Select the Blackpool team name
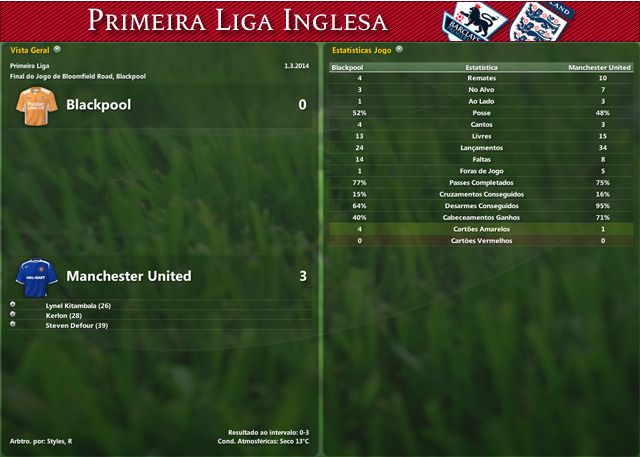The height and width of the screenshot is (457, 640). pyautogui.click(x=98, y=104)
